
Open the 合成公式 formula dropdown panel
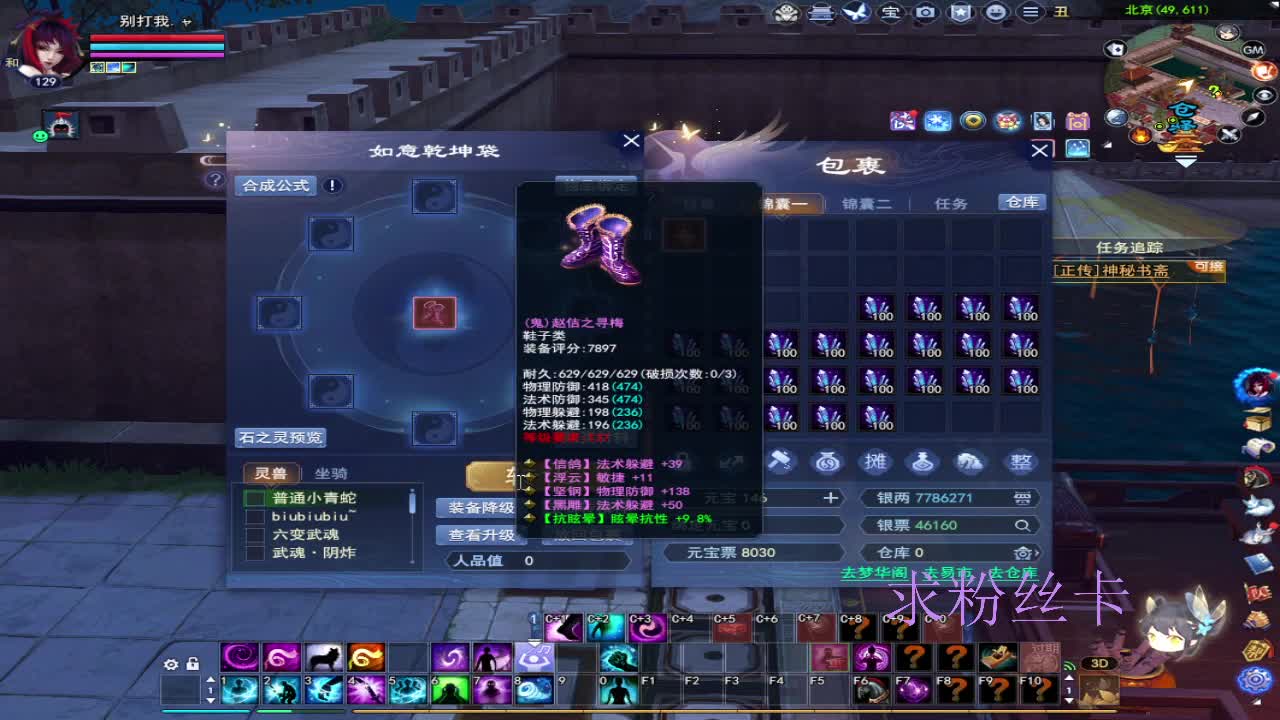tap(277, 185)
